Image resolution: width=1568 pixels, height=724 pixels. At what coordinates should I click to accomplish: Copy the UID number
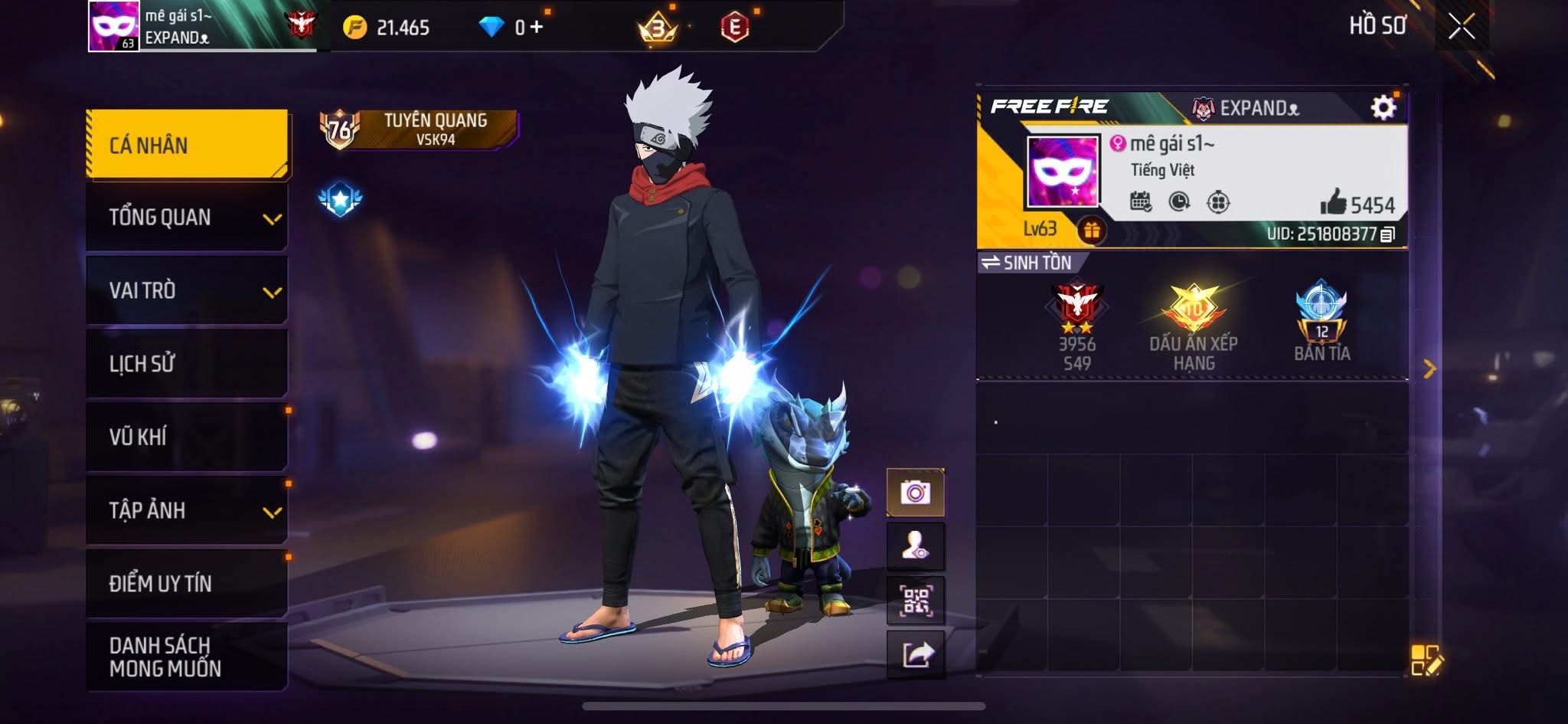coord(1387,234)
